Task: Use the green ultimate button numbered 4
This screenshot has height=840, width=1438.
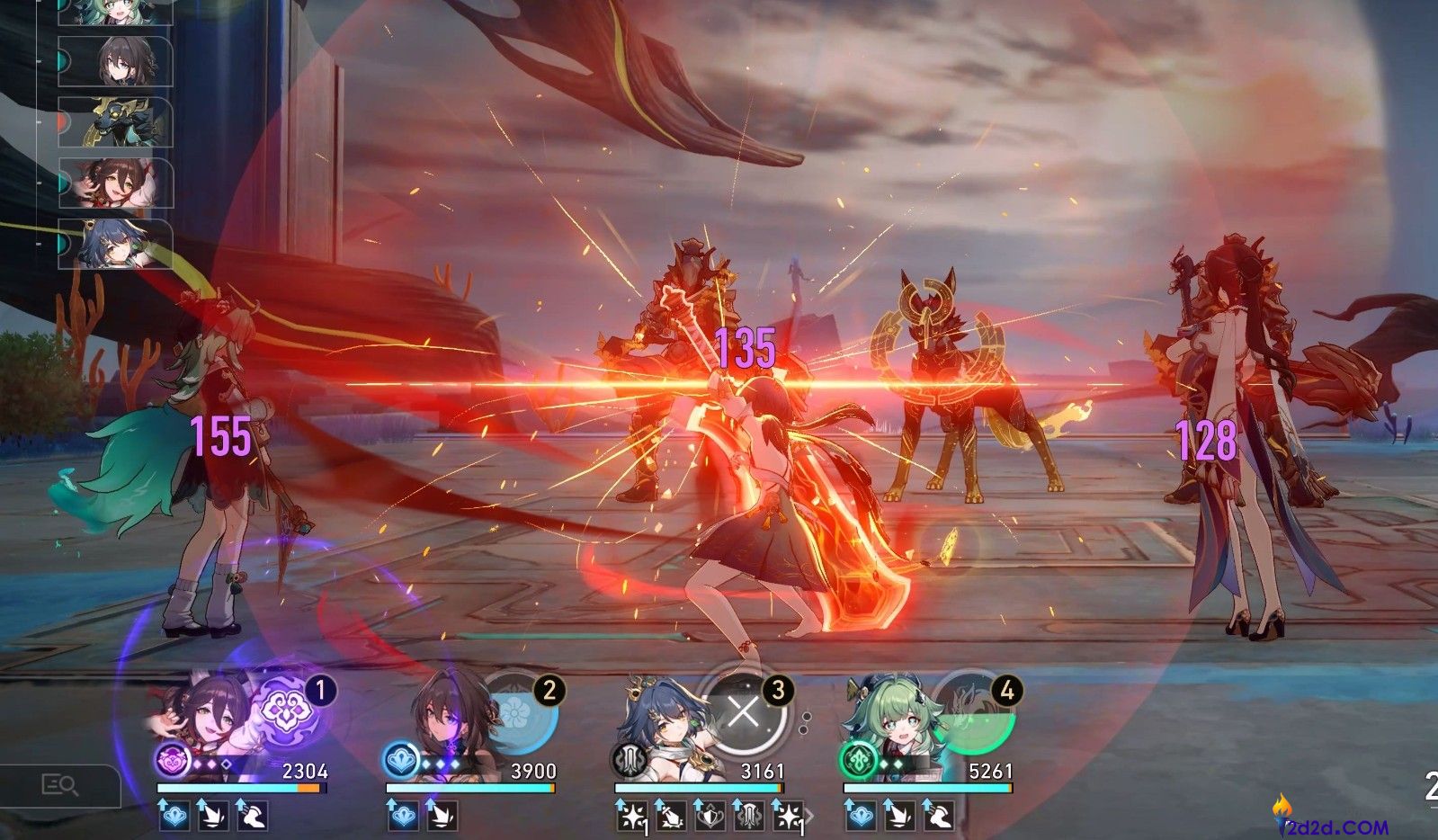Action: [x=973, y=712]
